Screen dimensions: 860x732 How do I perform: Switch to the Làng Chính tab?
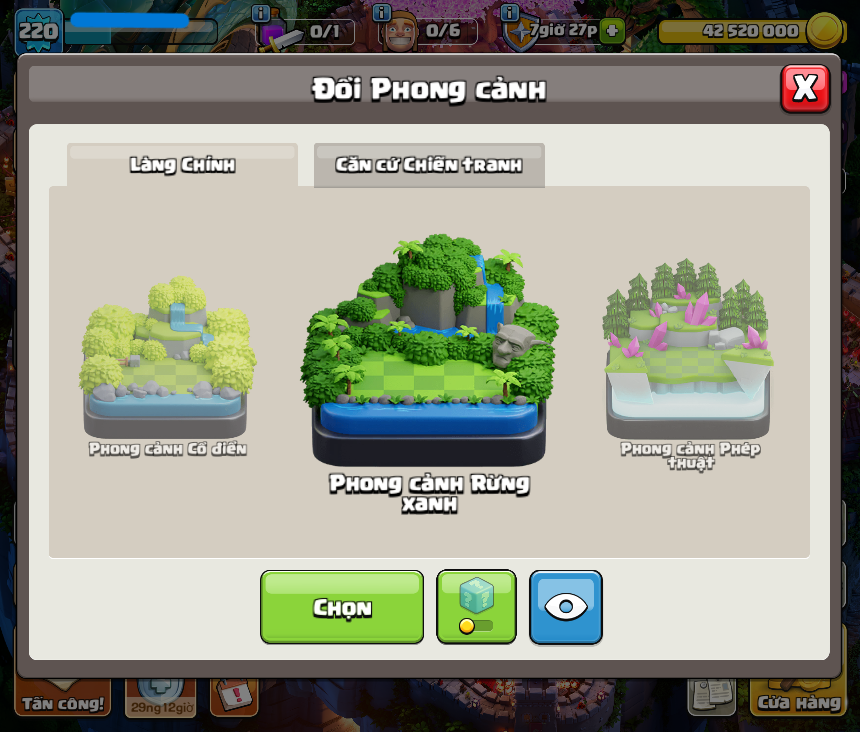coord(182,165)
